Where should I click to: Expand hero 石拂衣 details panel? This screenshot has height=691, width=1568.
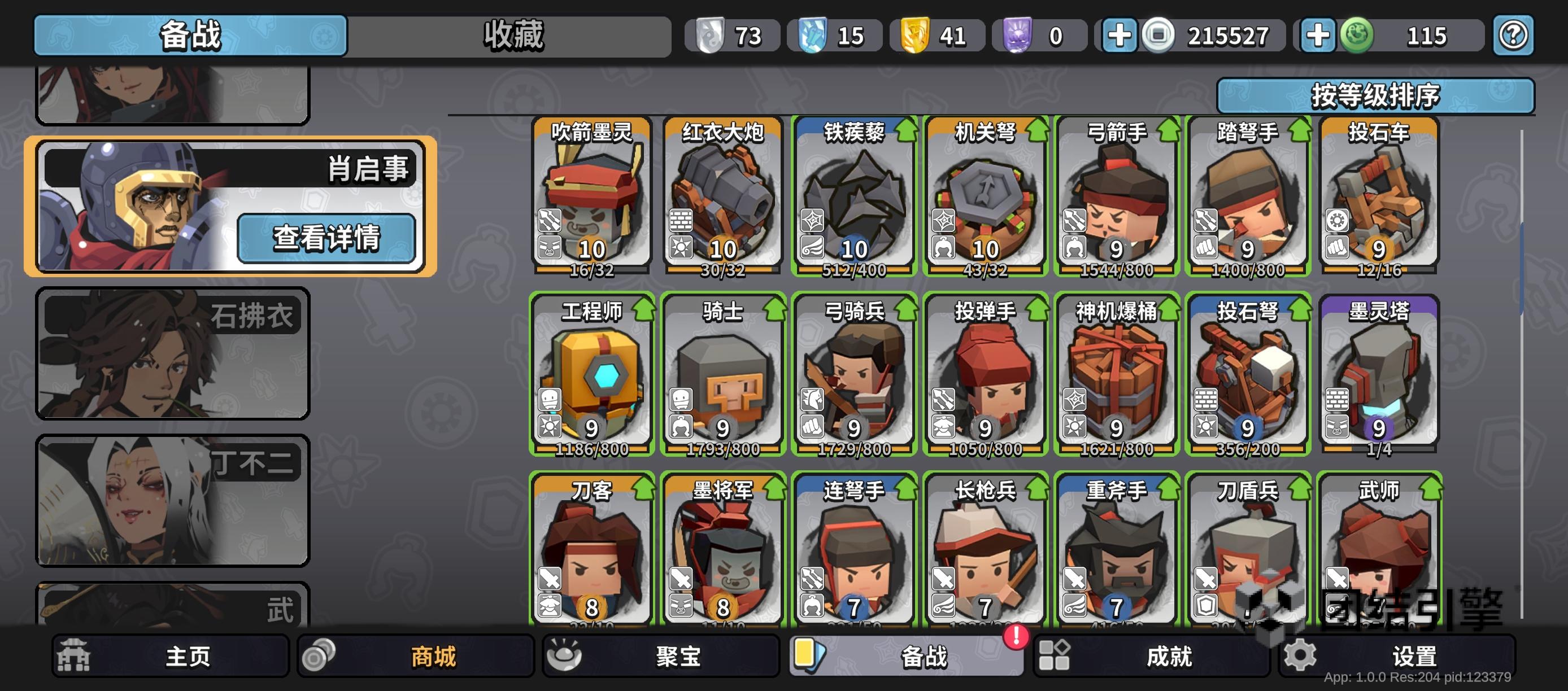click(173, 353)
